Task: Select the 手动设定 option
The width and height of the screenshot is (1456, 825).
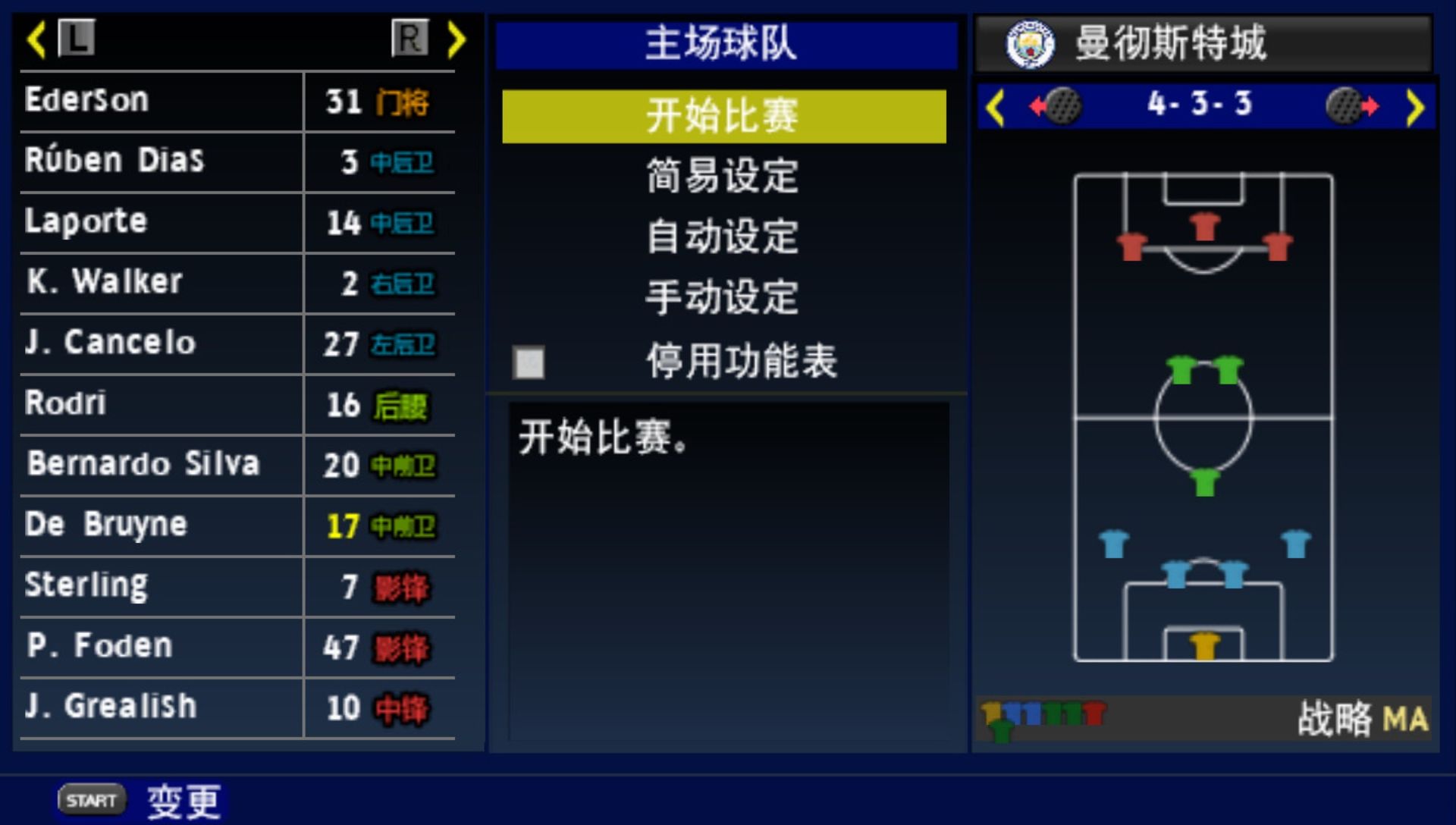Action: [x=722, y=299]
